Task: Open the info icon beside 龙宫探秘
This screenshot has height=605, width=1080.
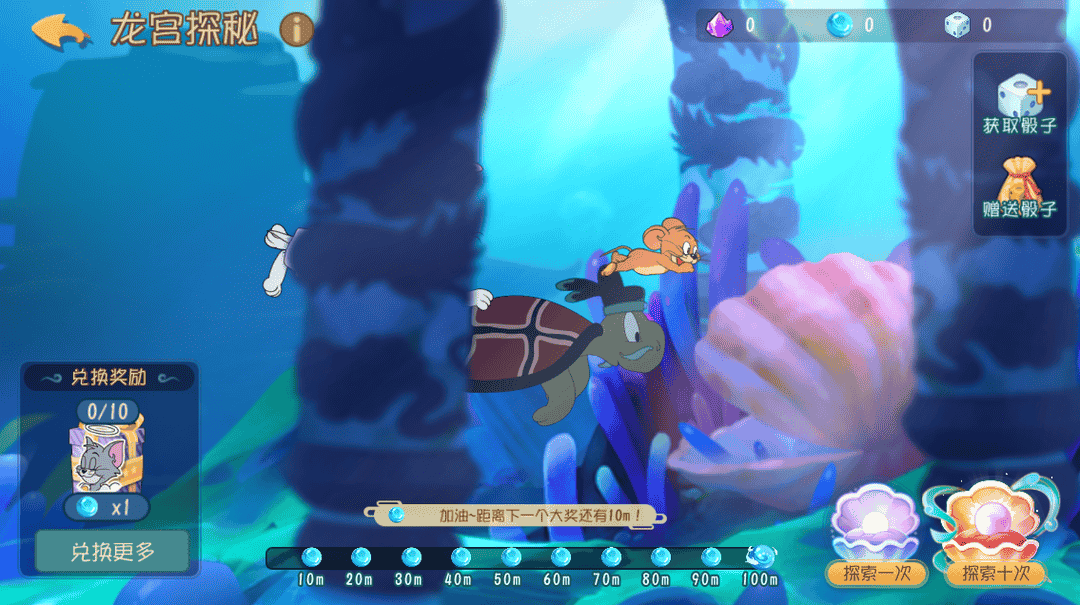Action: [296, 30]
